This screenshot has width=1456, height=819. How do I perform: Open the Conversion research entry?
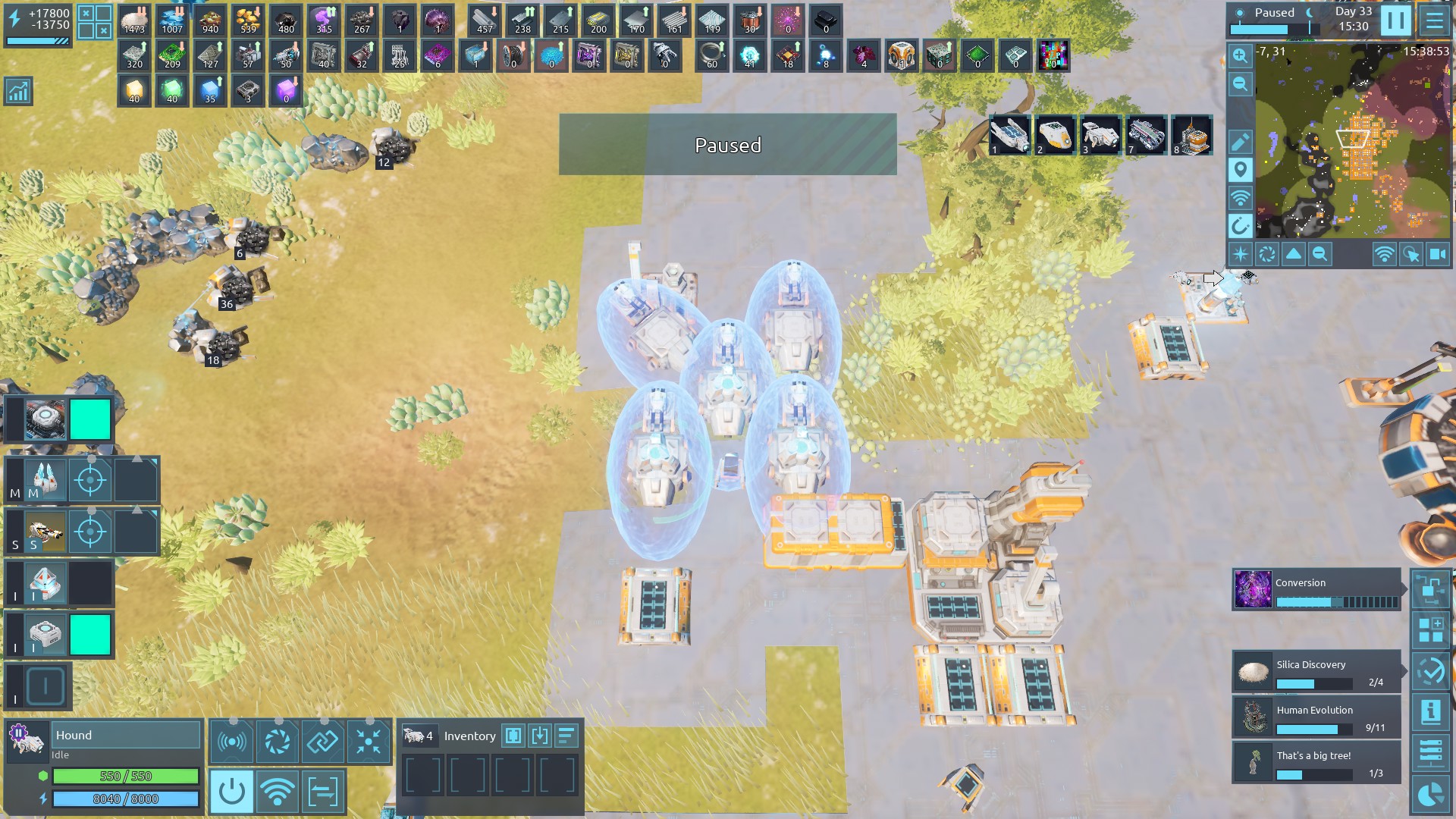pos(1316,590)
